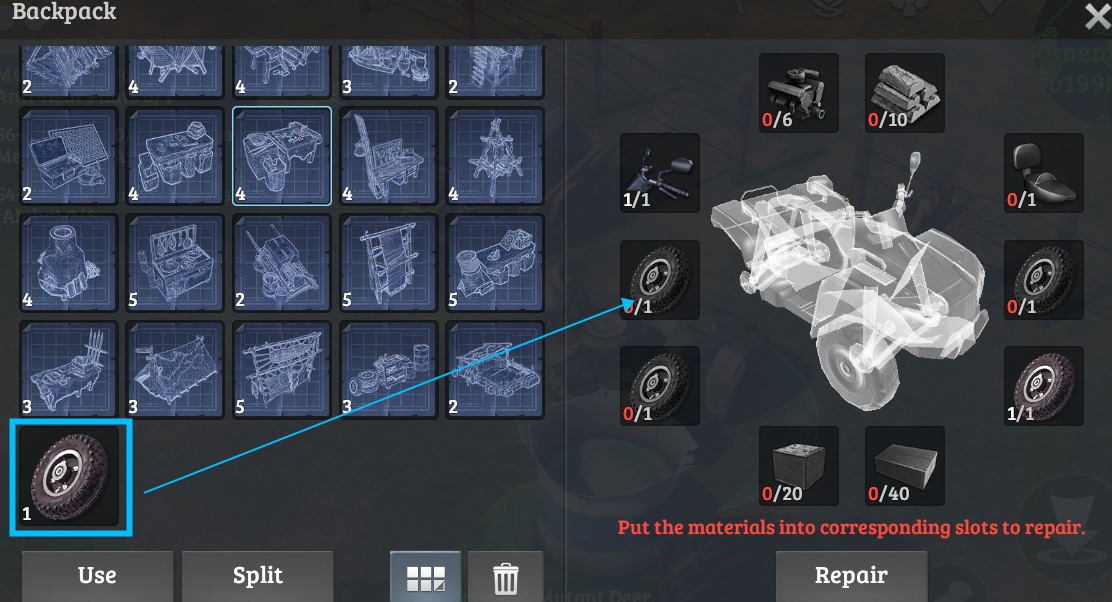Image resolution: width=1112 pixels, height=602 pixels.
Task: Select the handlebar slot showing 1/1
Action: pyautogui.click(x=659, y=174)
